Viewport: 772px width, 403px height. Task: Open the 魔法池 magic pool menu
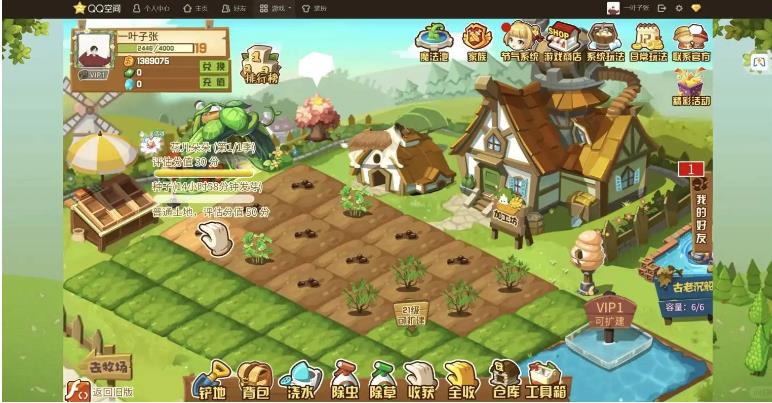tap(432, 43)
